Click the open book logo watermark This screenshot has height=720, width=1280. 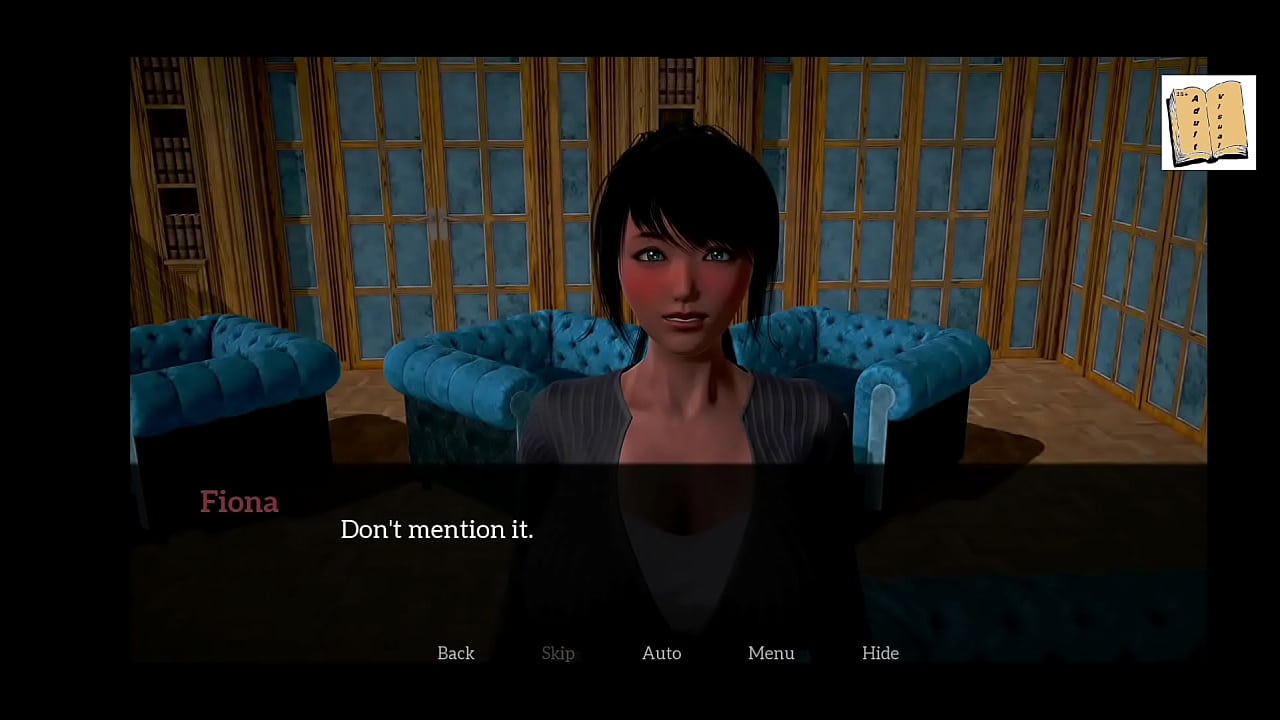point(1208,122)
